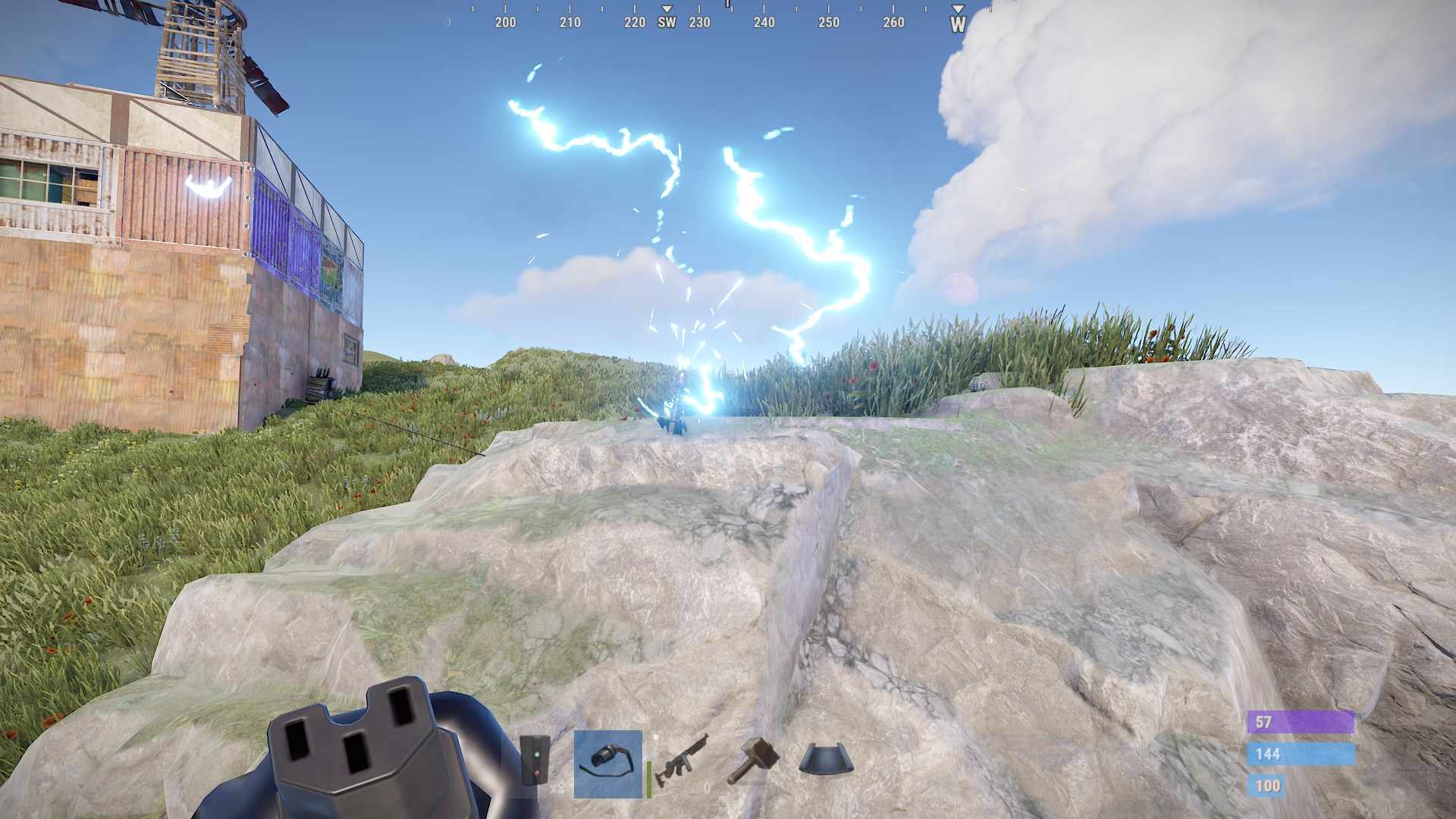Click the W marker on the compass bar
The width and height of the screenshot is (1456, 819).
click(958, 23)
